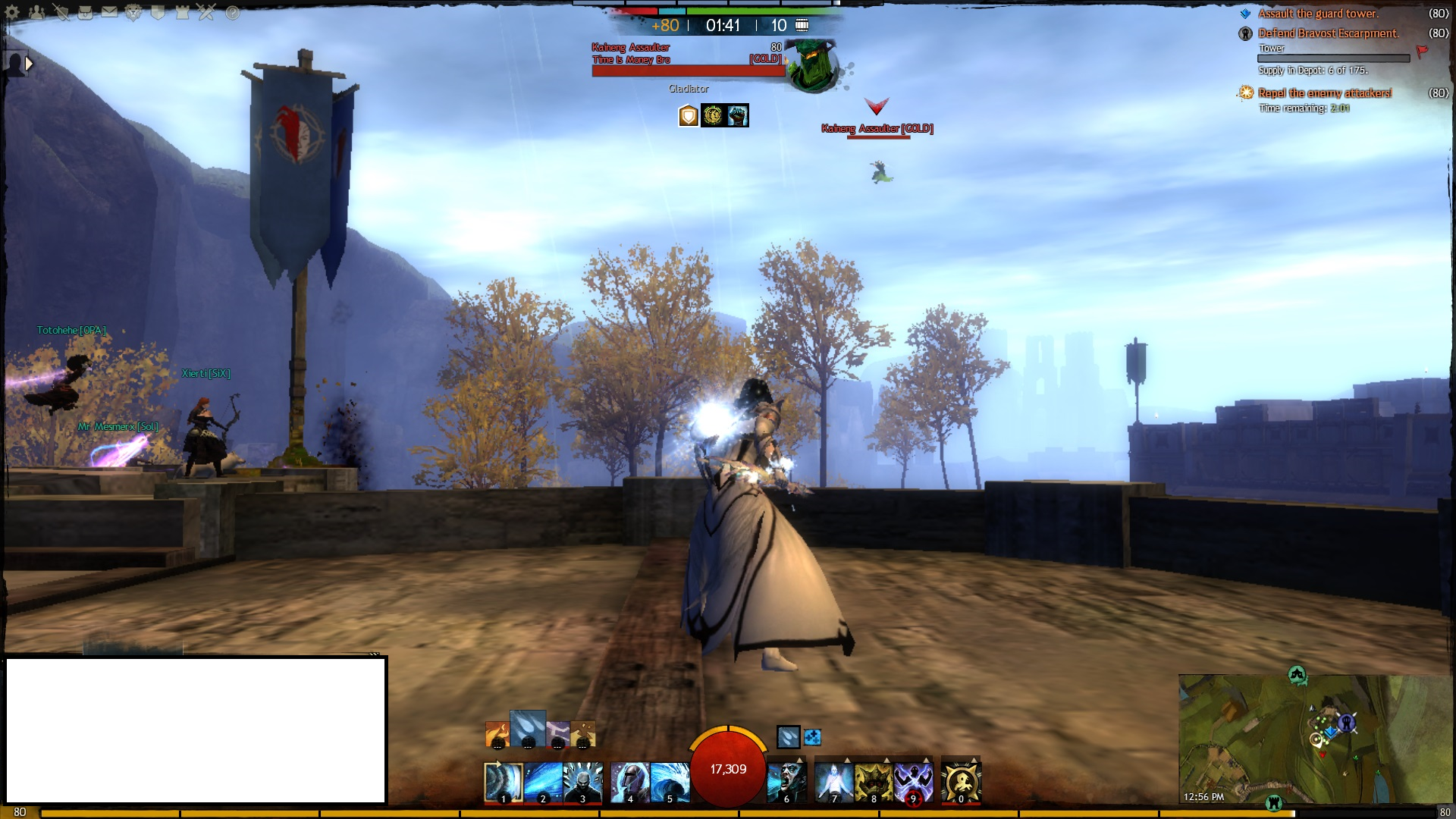Attune to earth with the rock icon
This screenshot has height=819, width=1456.
[582, 734]
